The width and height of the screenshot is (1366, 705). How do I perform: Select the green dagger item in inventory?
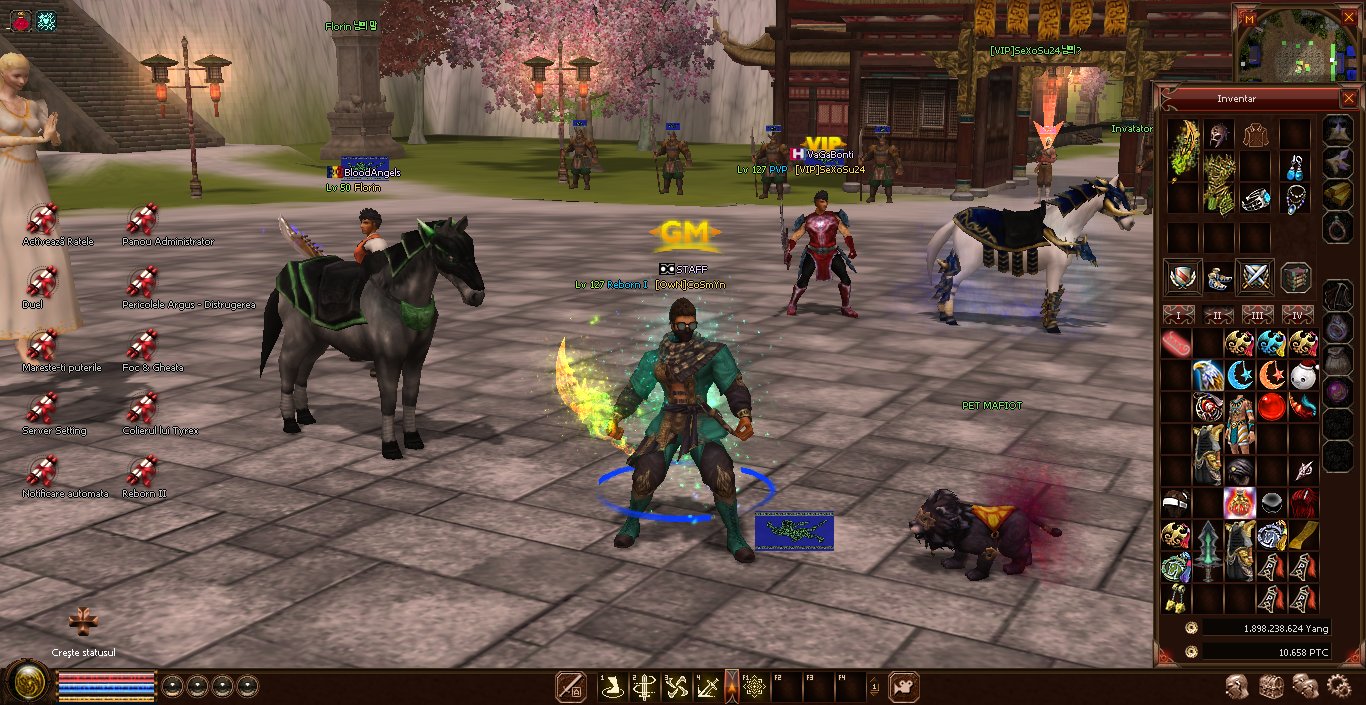pyautogui.click(x=1208, y=551)
